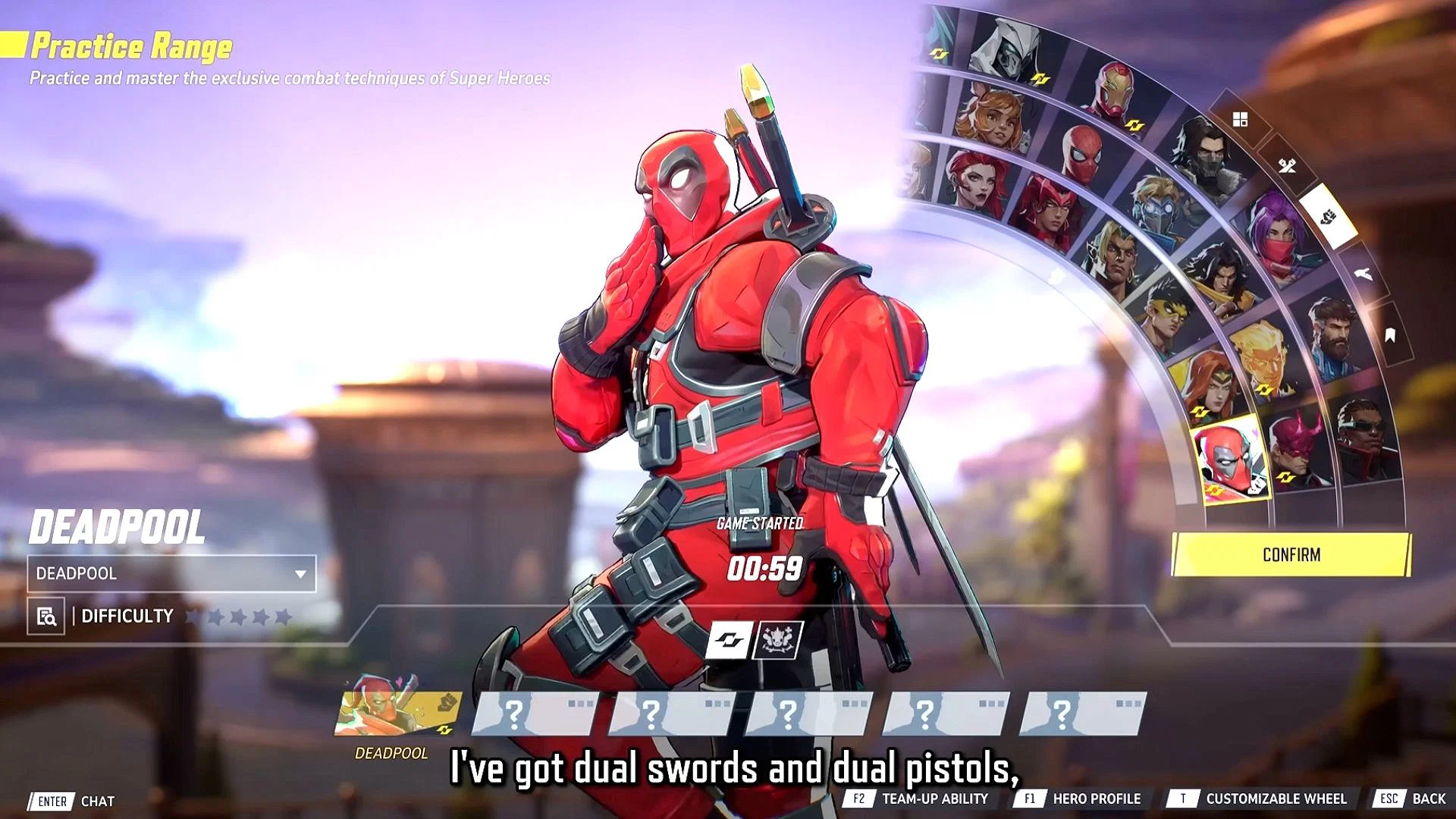Open favorites via the bookmark icon

(x=1389, y=334)
